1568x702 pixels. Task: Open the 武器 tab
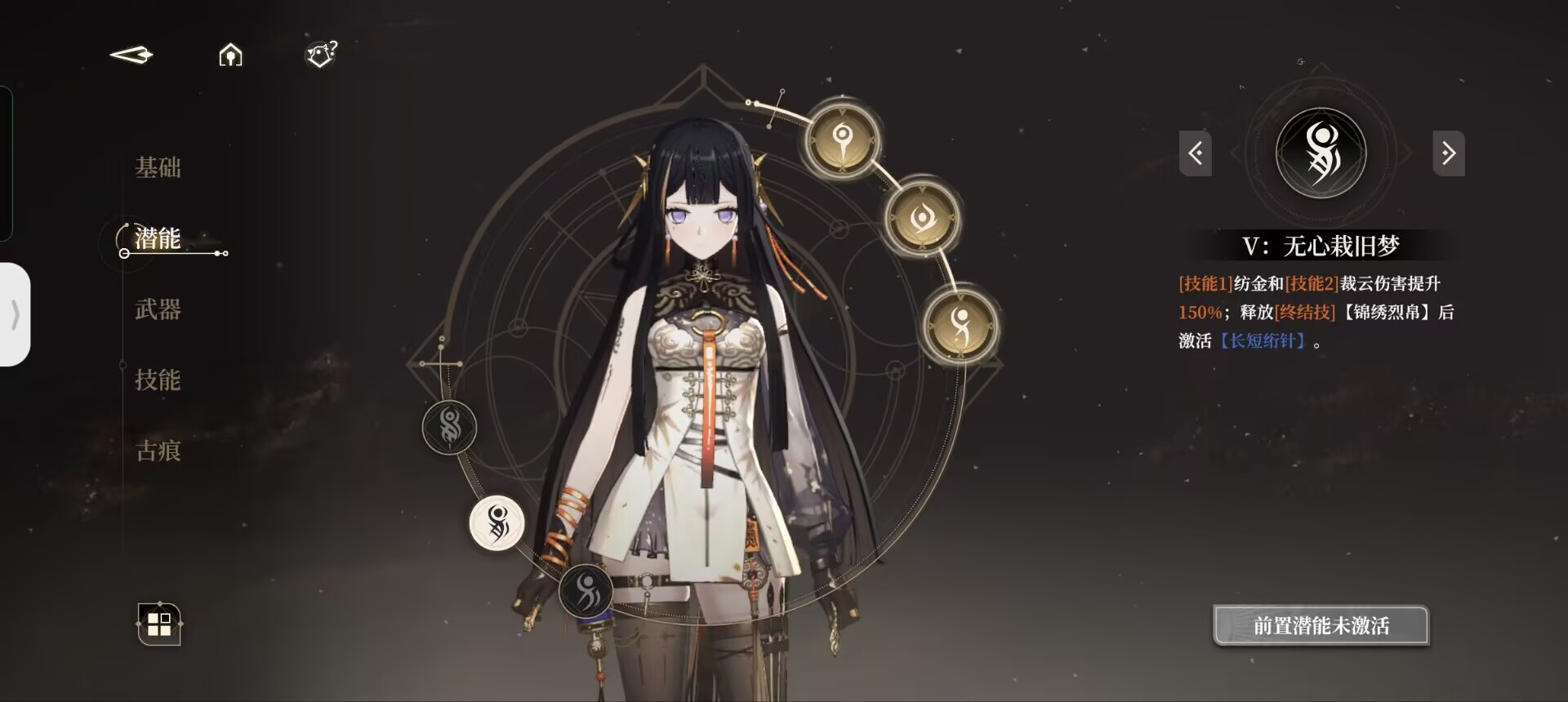tap(158, 309)
